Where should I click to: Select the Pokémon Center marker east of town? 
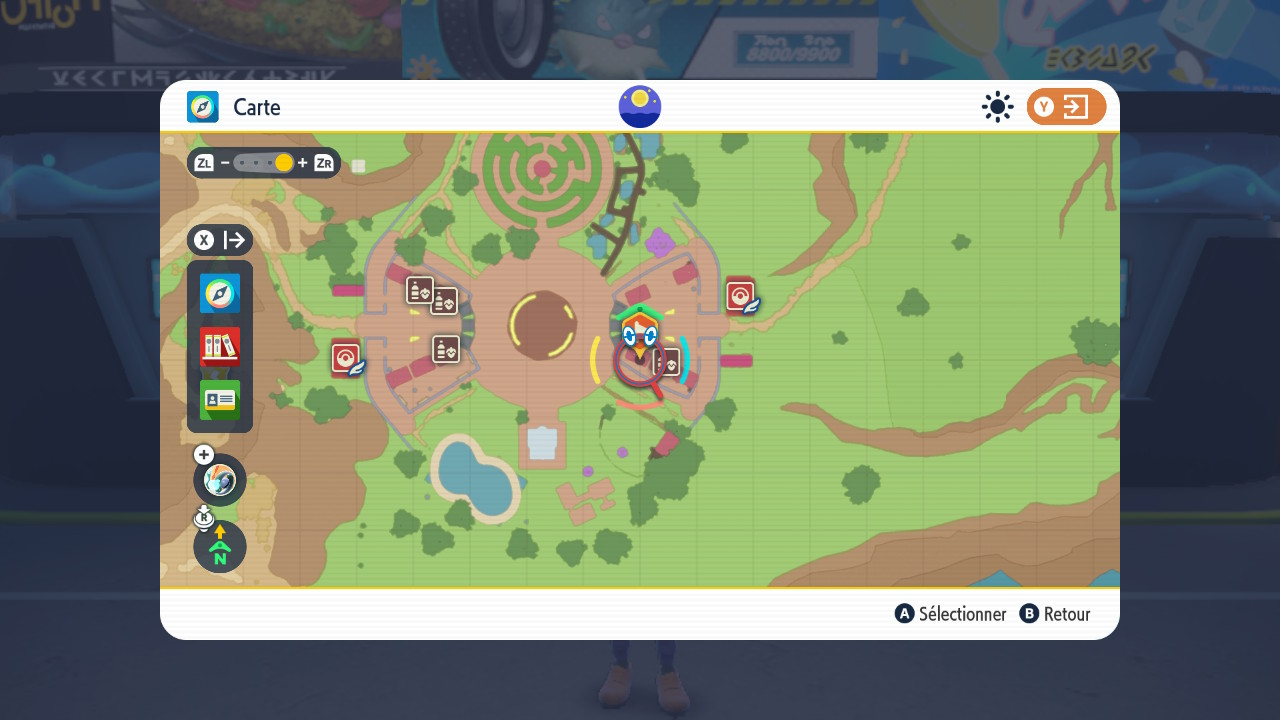tap(740, 295)
